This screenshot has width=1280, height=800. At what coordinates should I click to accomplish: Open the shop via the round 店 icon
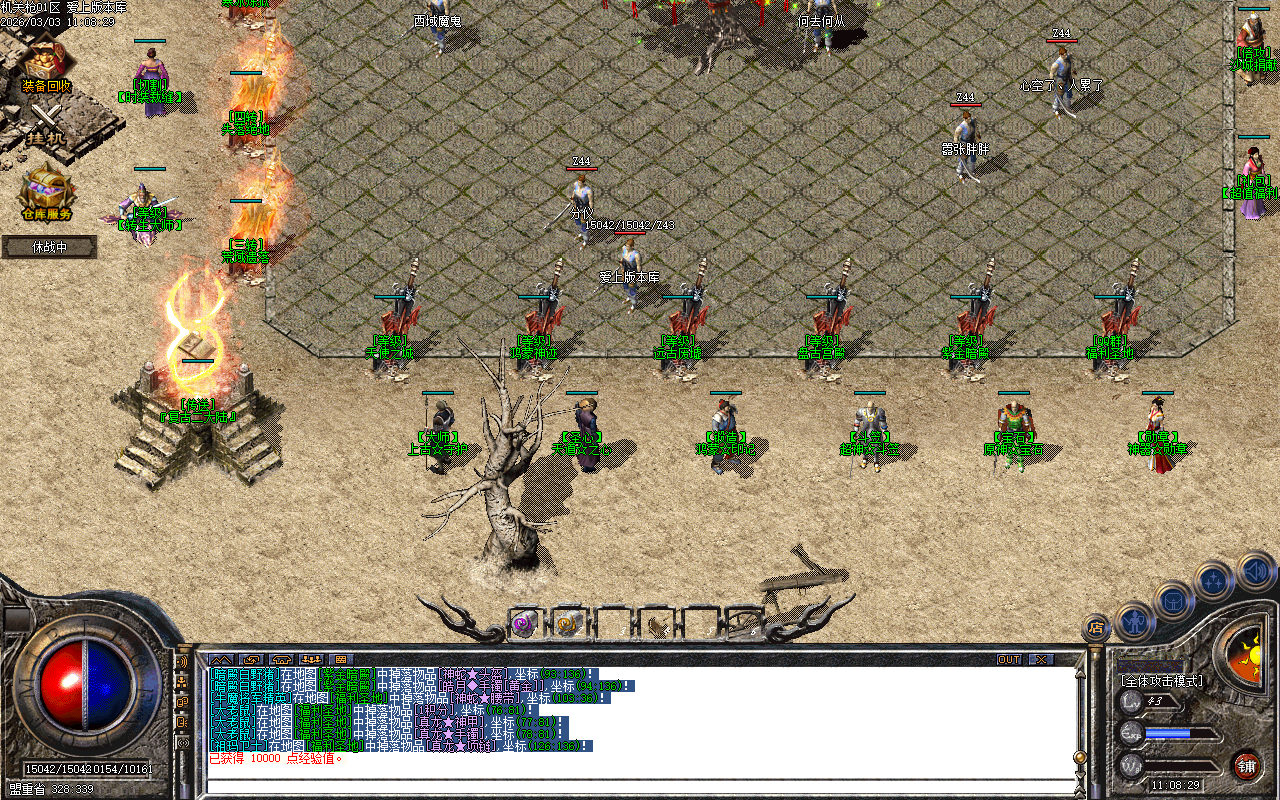coord(1096,629)
